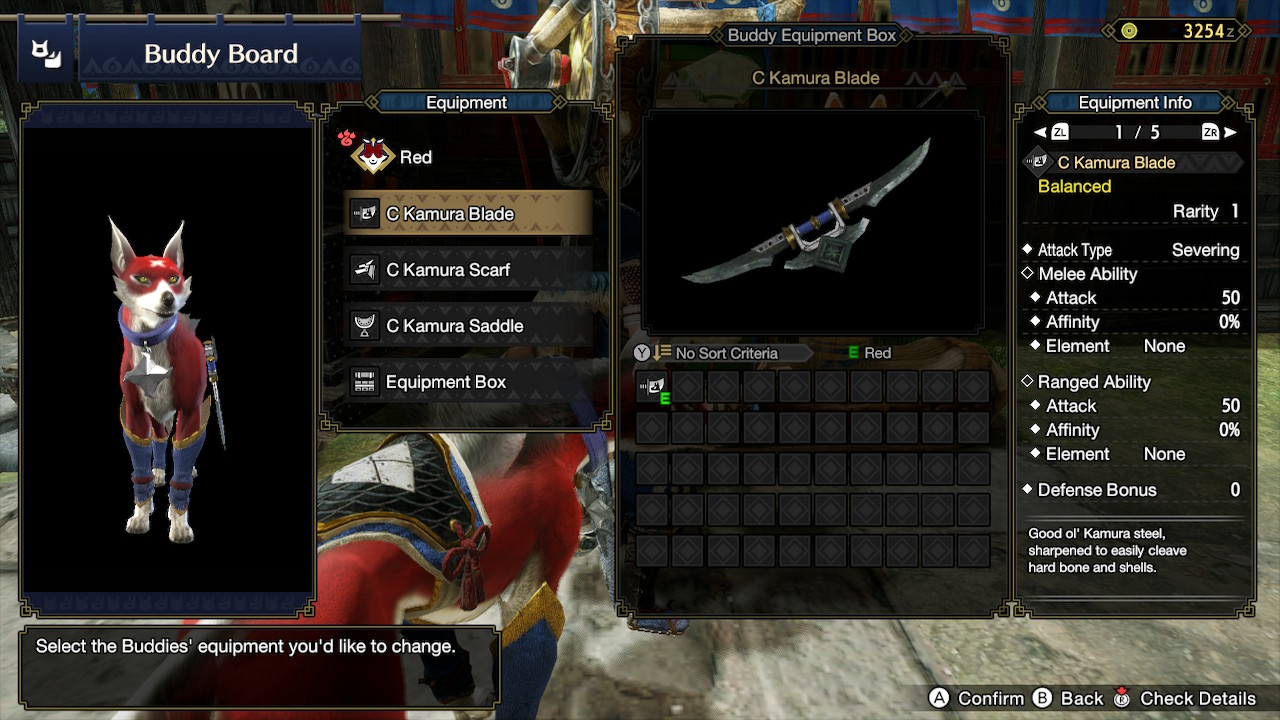Image resolution: width=1280 pixels, height=720 pixels.
Task: Choose the C Kamura Scarf entry
Action: tap(467, 270)
